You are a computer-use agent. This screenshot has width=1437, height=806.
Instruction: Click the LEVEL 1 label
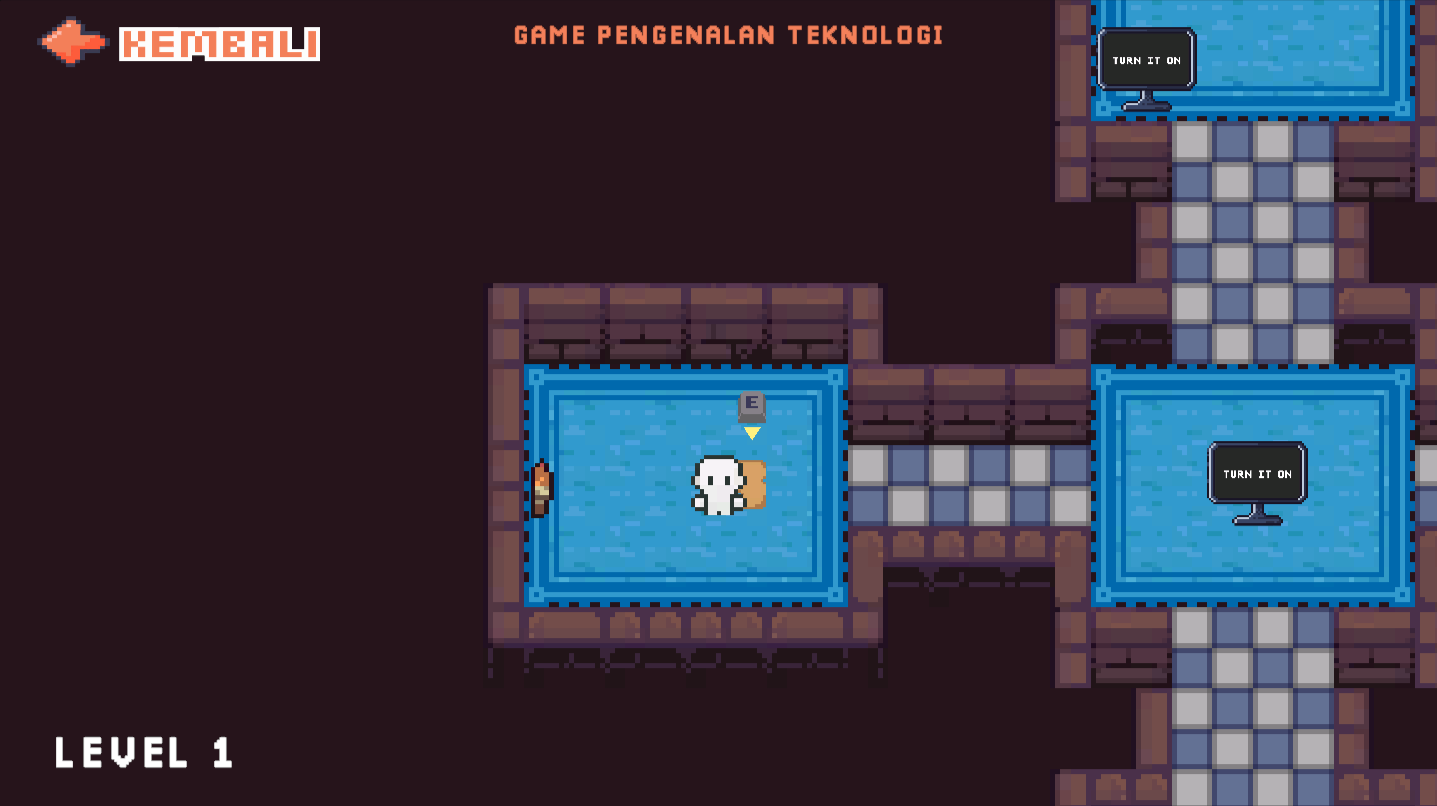(x=143, y=754)
